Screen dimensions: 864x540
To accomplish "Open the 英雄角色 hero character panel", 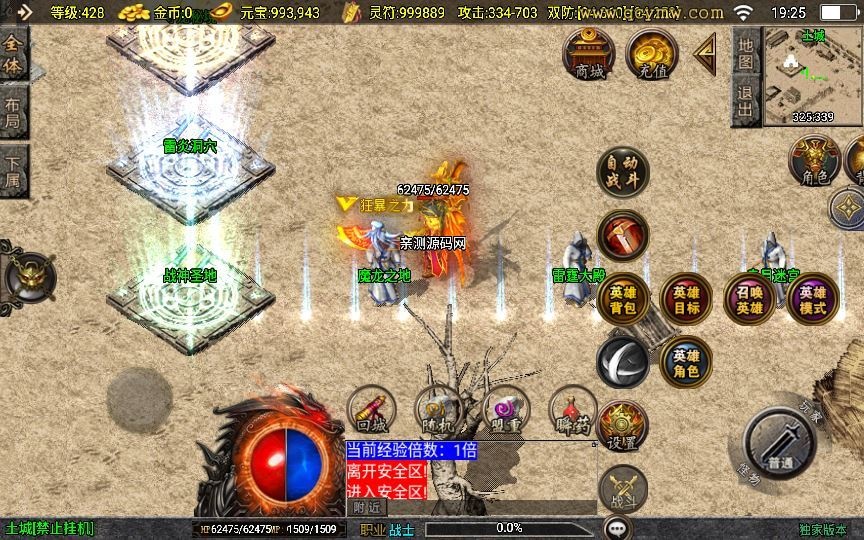I will (x=686, y=362).
